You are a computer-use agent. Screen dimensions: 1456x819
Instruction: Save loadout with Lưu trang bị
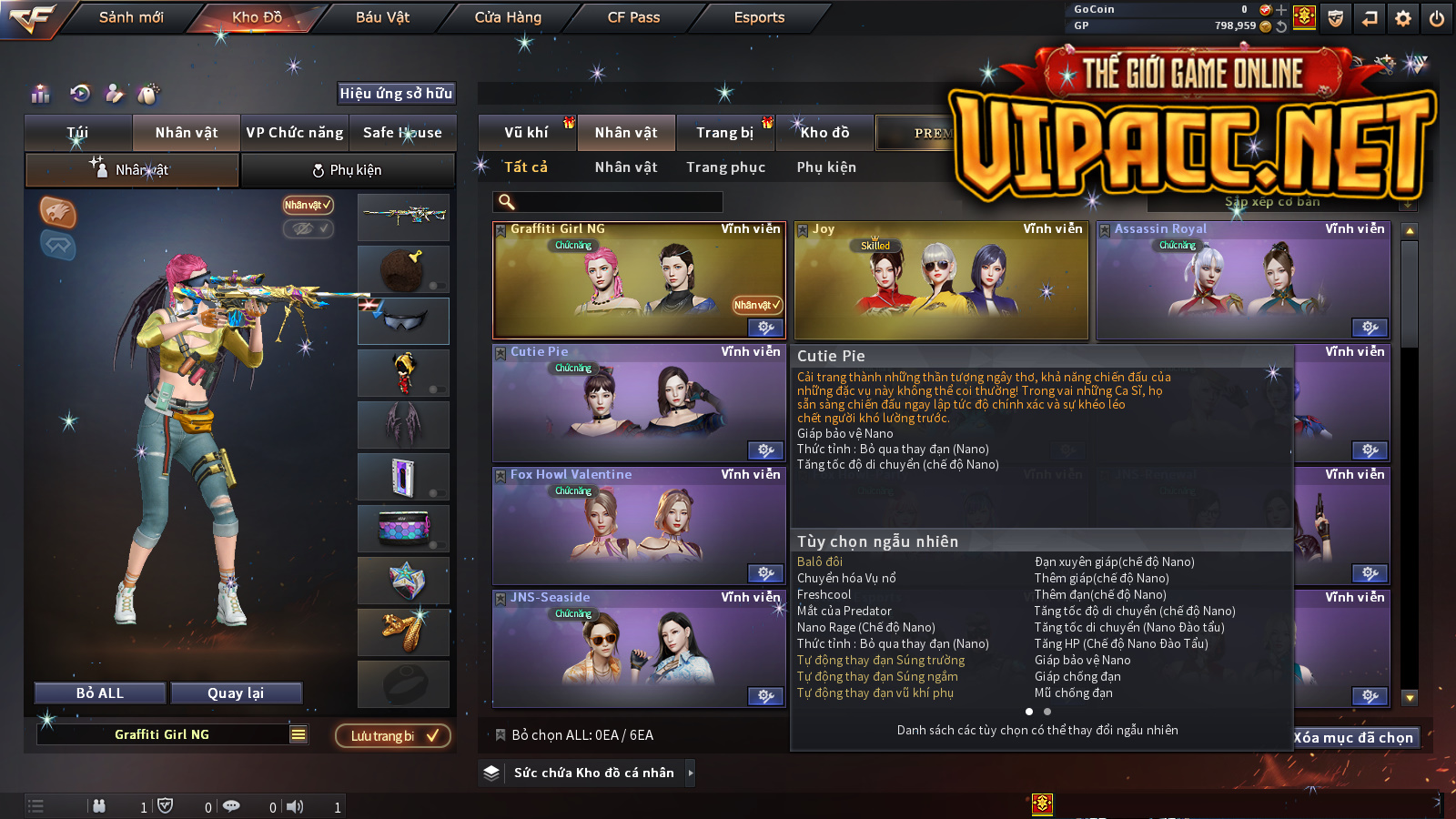click(393, 735)
